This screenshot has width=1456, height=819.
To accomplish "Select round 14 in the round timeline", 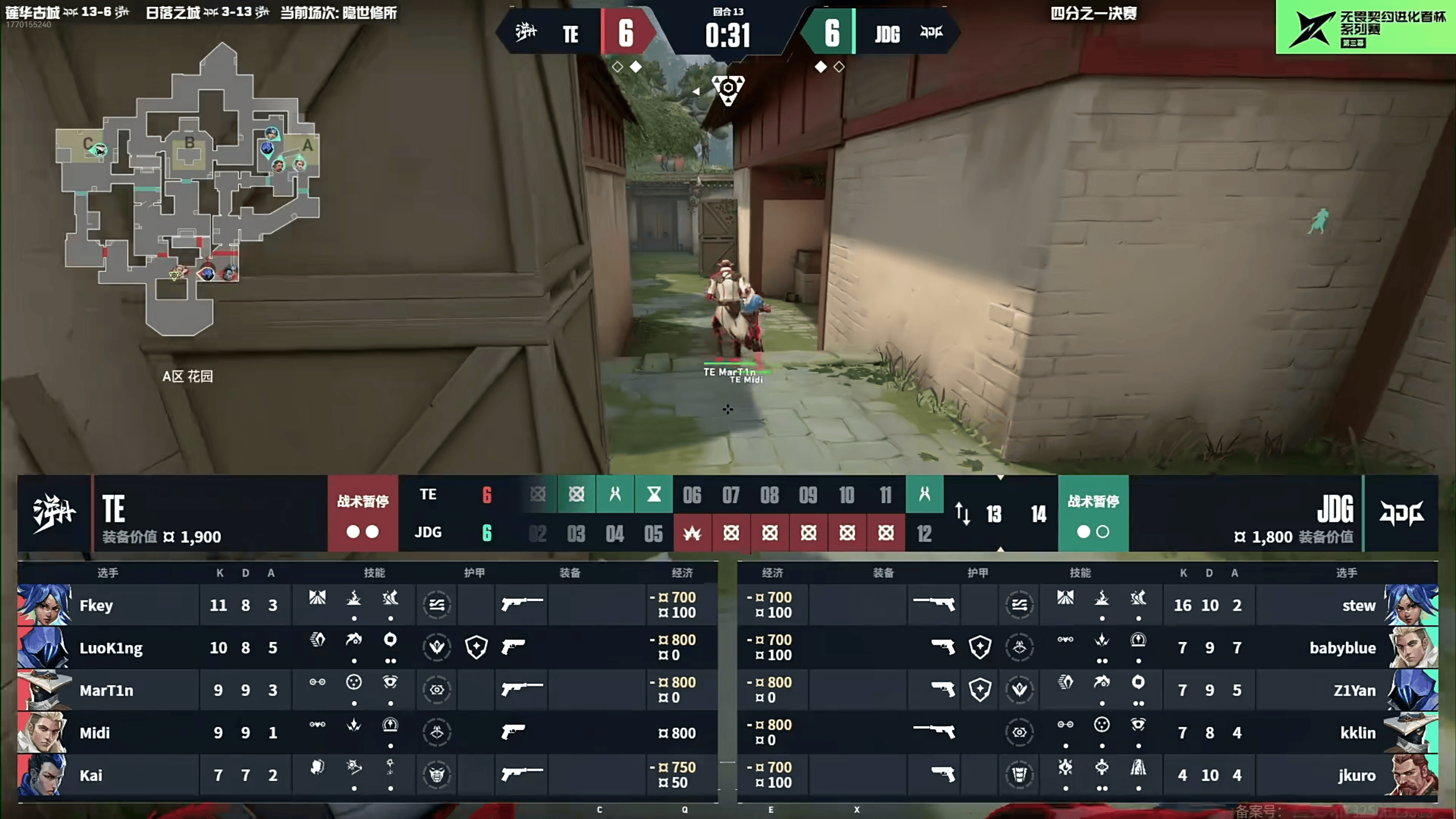I will (1038, 515).
